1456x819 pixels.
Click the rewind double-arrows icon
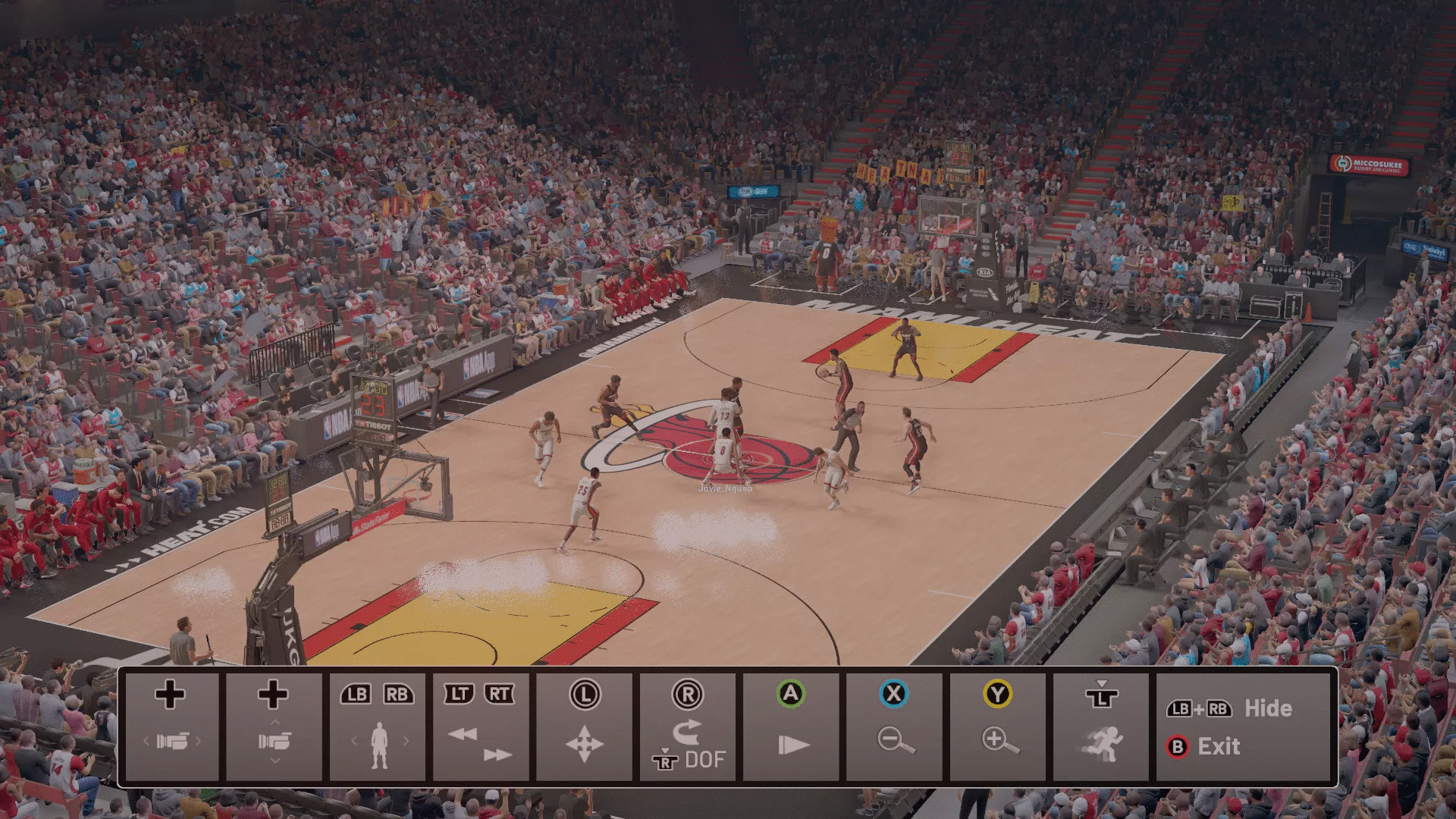tap(463, 734)
